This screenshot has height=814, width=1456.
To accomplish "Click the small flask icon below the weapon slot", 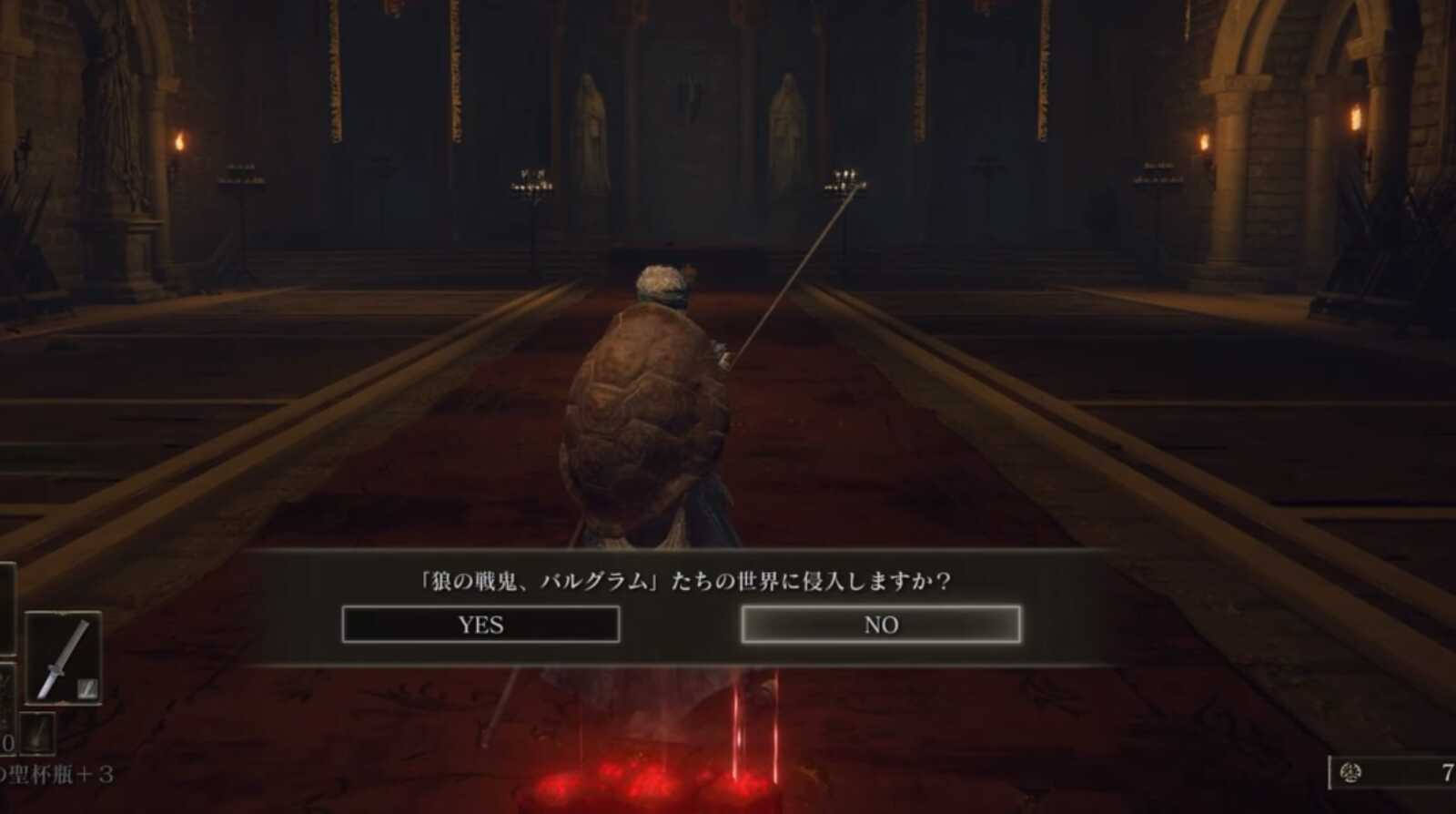I will [x=37, y=732].
